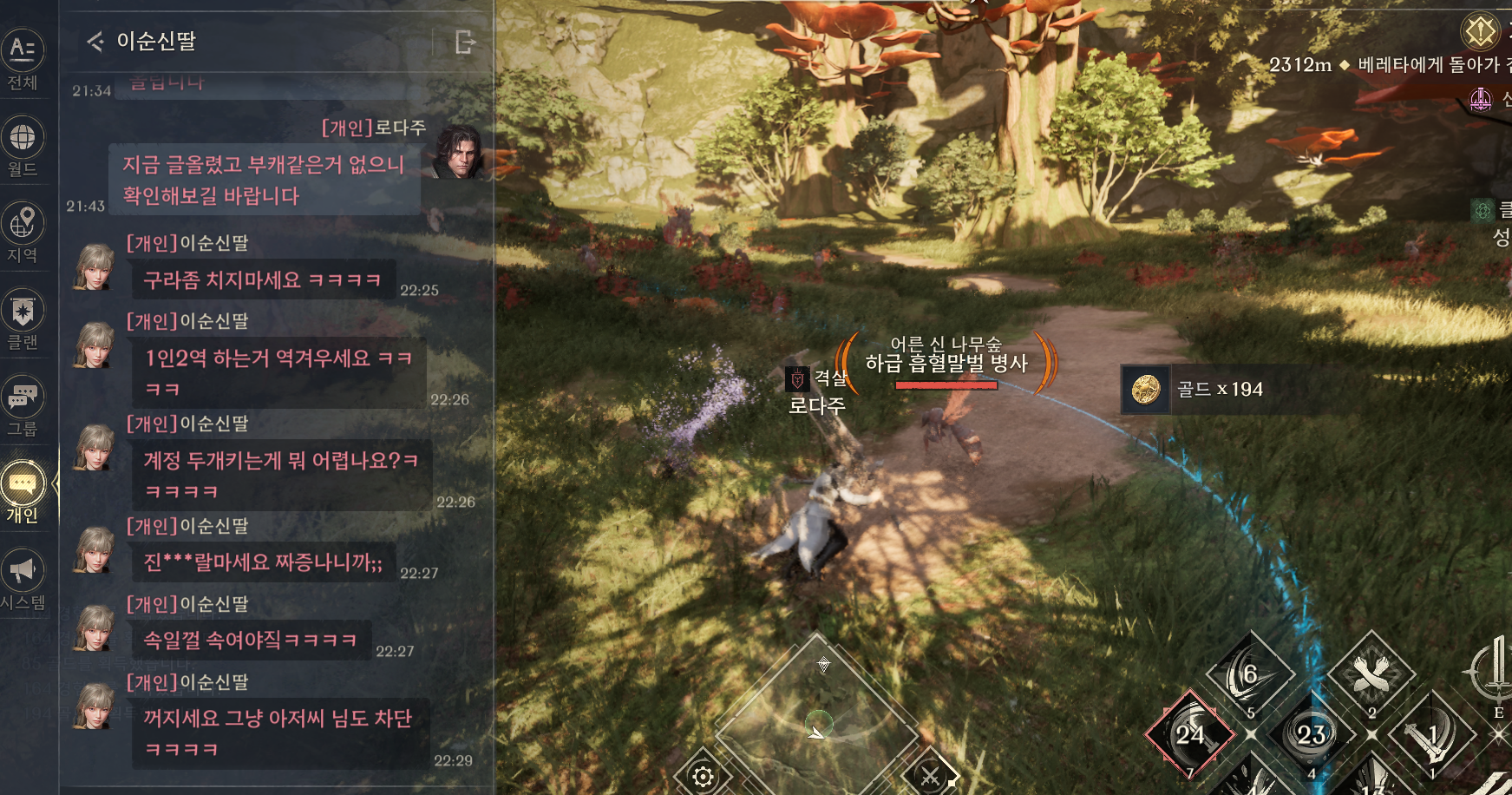Activate the skill on cooldown 24
Viewport: 1512px width, 795px height.
pyautogui.click(x=1190, y=734)
